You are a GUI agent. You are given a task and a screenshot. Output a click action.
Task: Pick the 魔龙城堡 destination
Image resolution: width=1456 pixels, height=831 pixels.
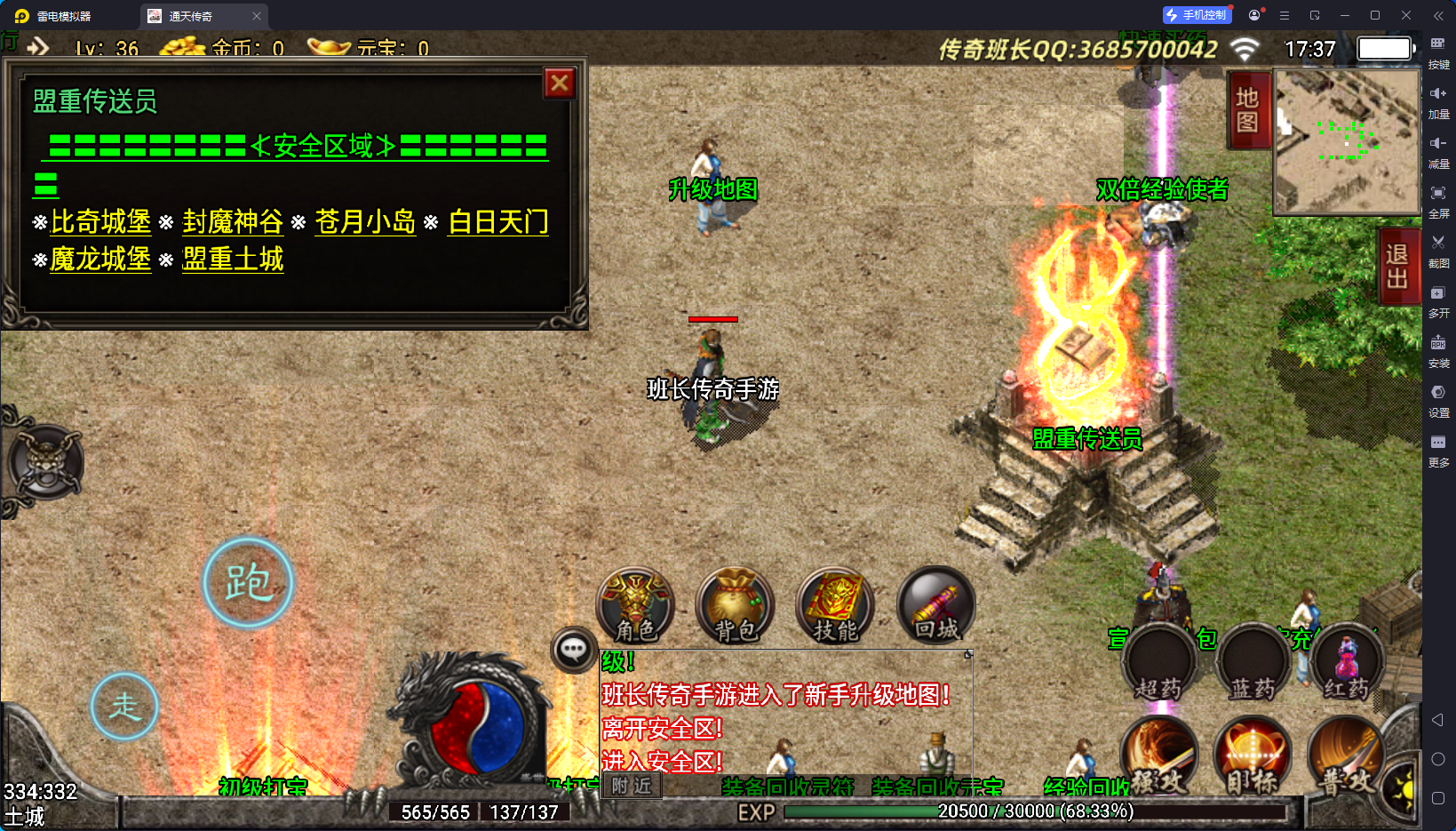click(100, 259)
